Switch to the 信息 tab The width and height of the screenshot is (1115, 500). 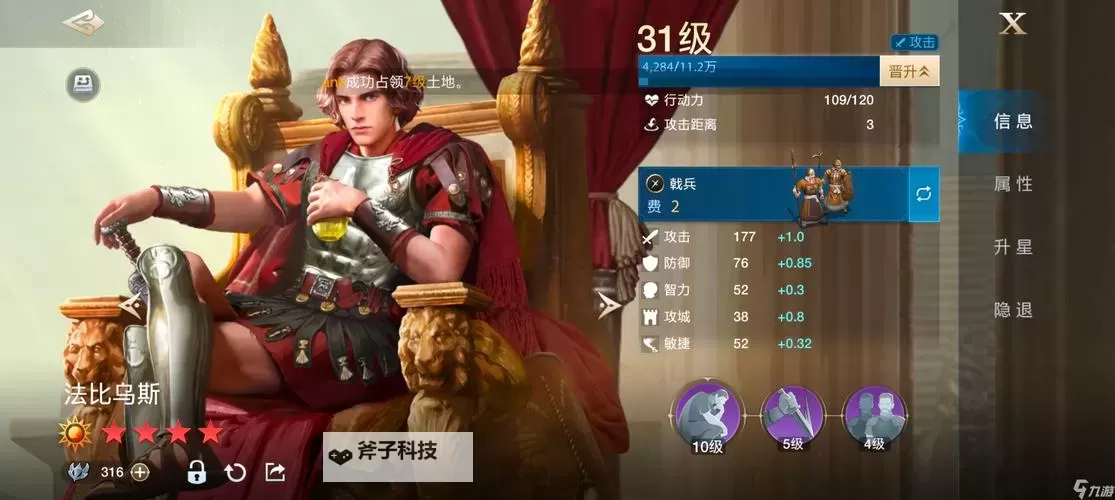click(x=1012, y=122)
